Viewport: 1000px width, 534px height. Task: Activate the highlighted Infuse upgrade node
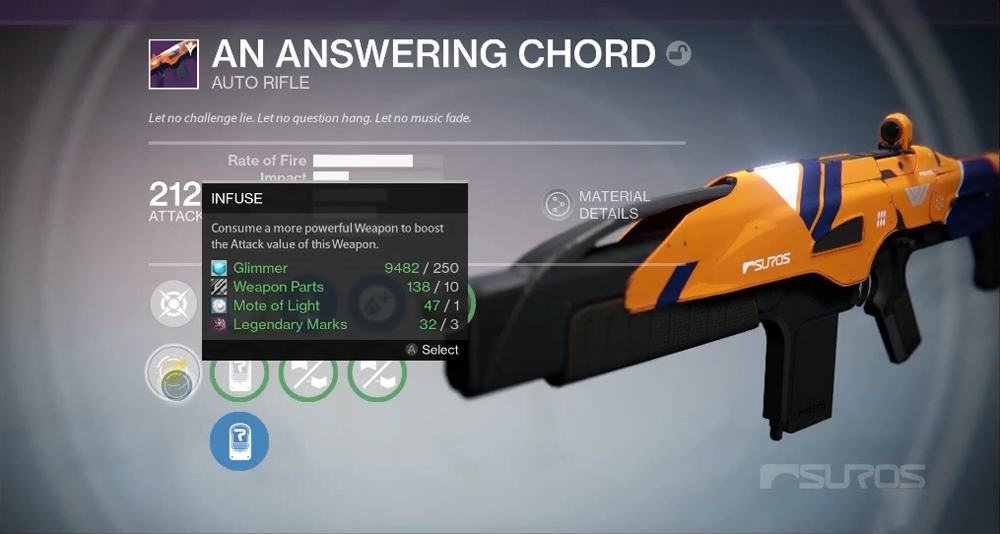[x=174, y=374]
